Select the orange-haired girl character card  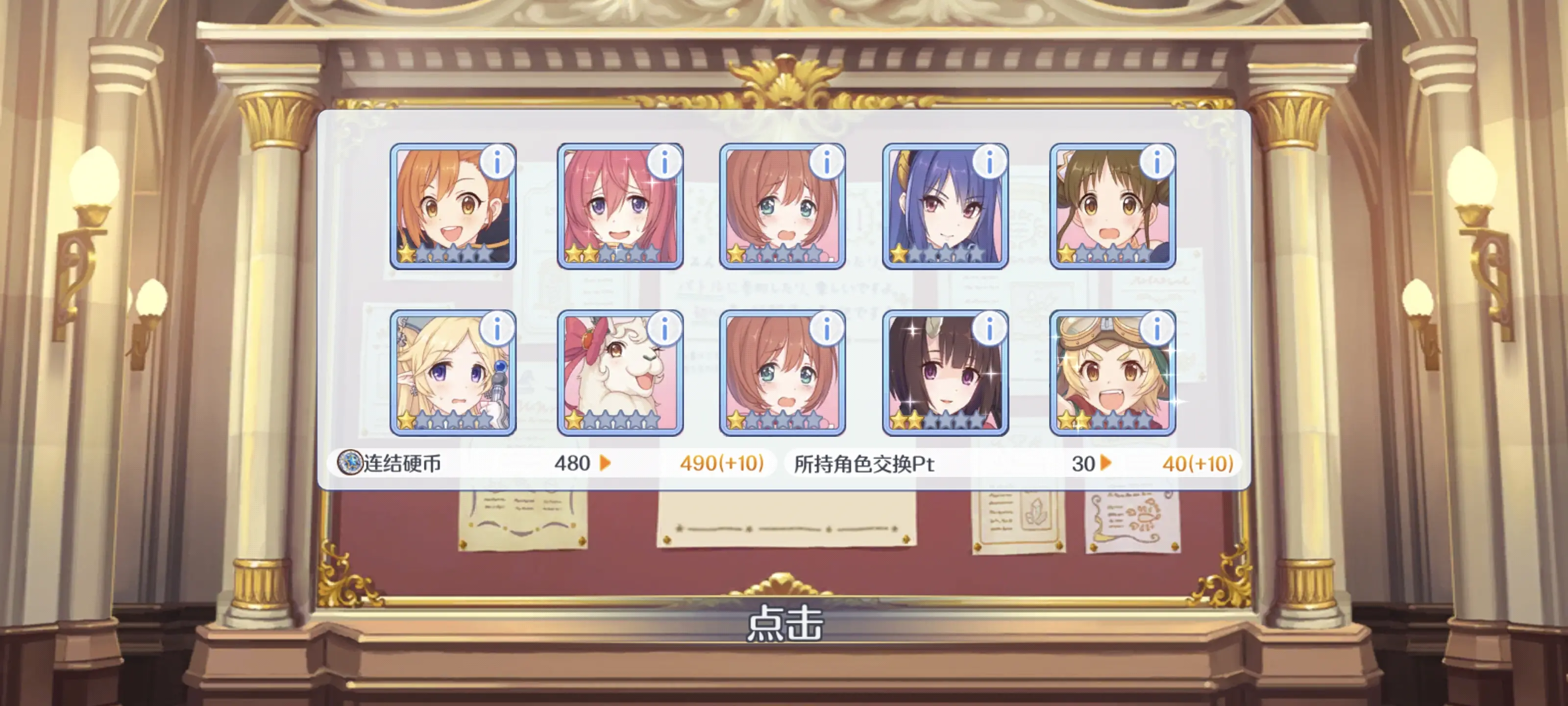click(452, 207)
